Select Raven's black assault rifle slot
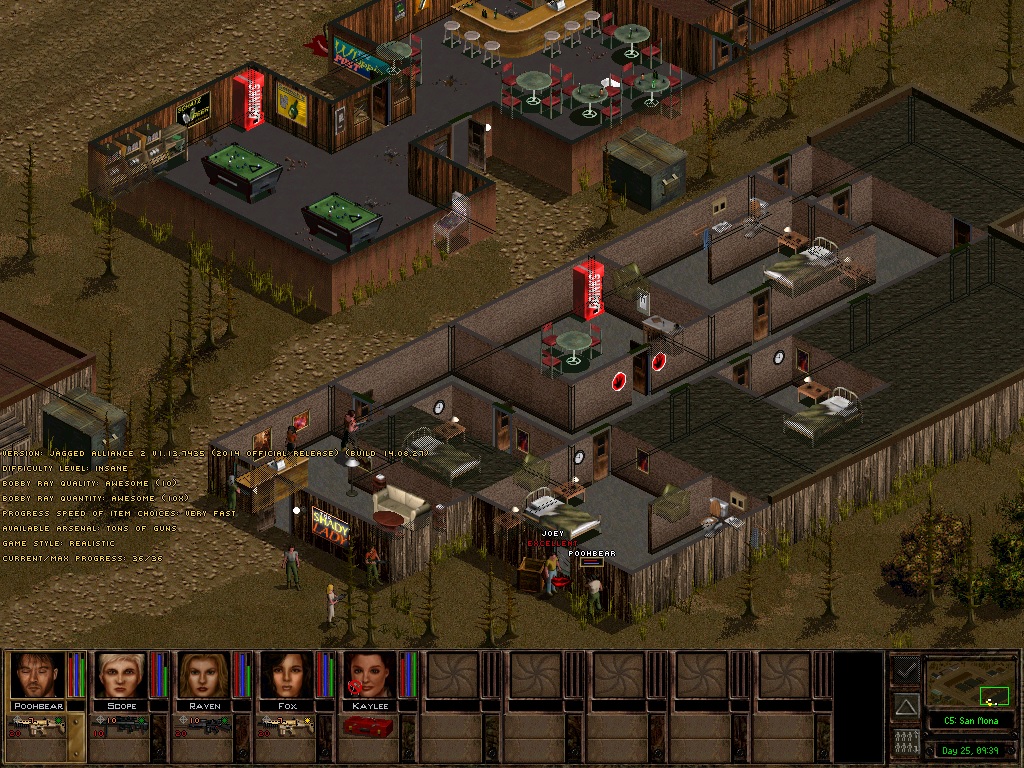The width and height of the screenshot is (1024, 768). pyautogui.click(x=207, y=726)
